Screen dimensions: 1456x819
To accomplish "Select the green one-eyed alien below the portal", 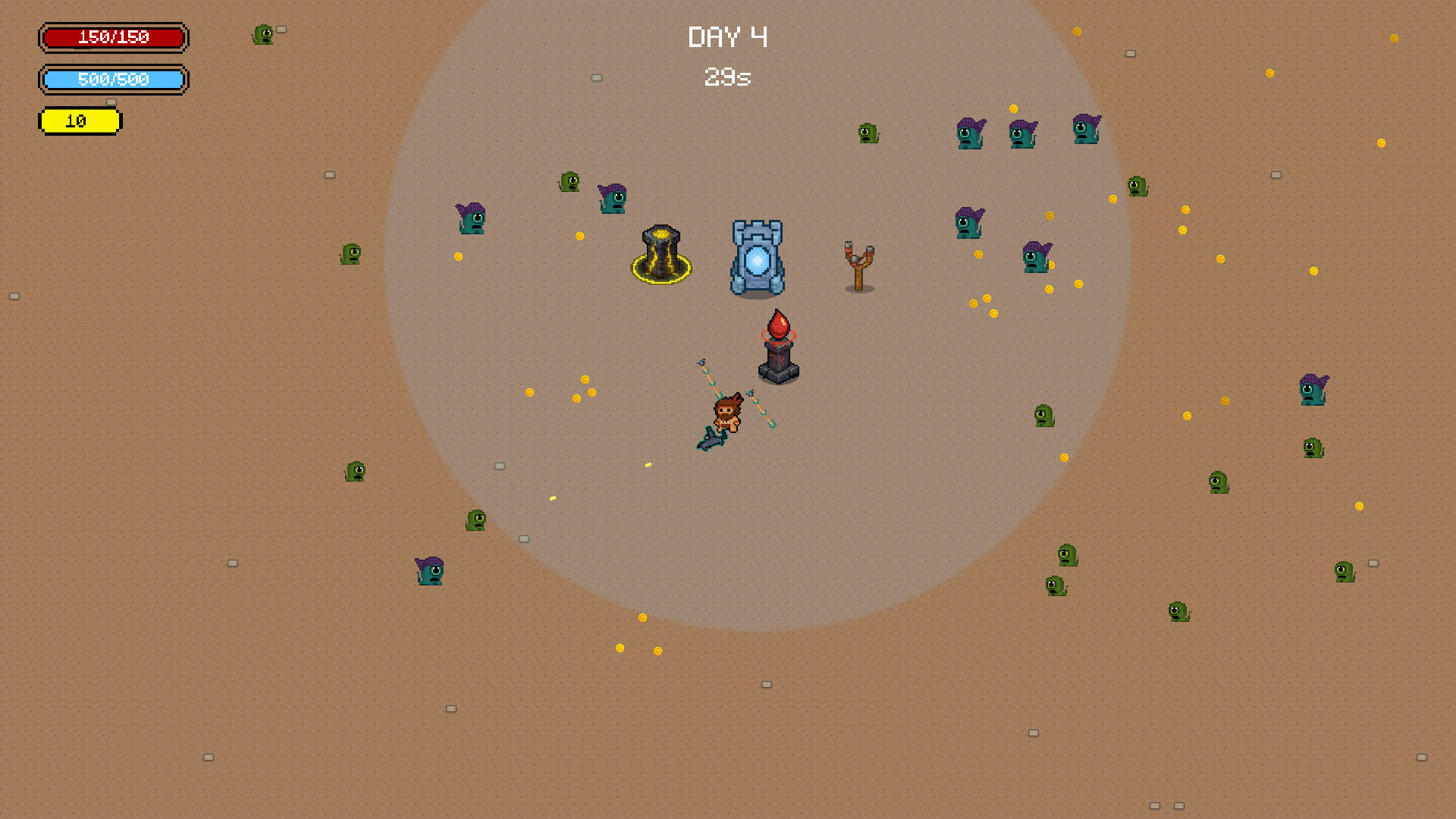I will pyautogui.click(x=475, y=522).
